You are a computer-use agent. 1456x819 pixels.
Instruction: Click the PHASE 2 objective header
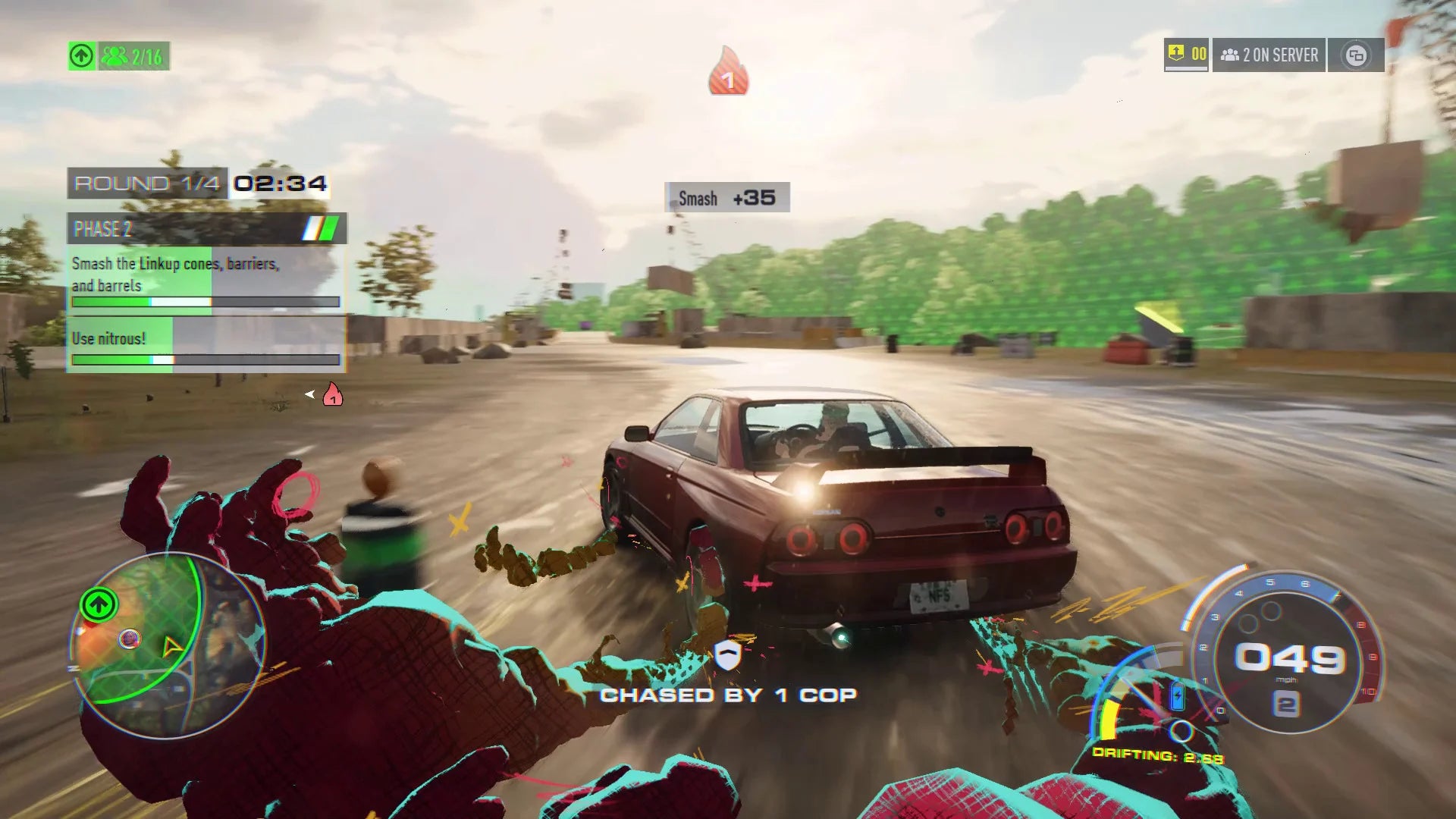[x=206, y=228]
